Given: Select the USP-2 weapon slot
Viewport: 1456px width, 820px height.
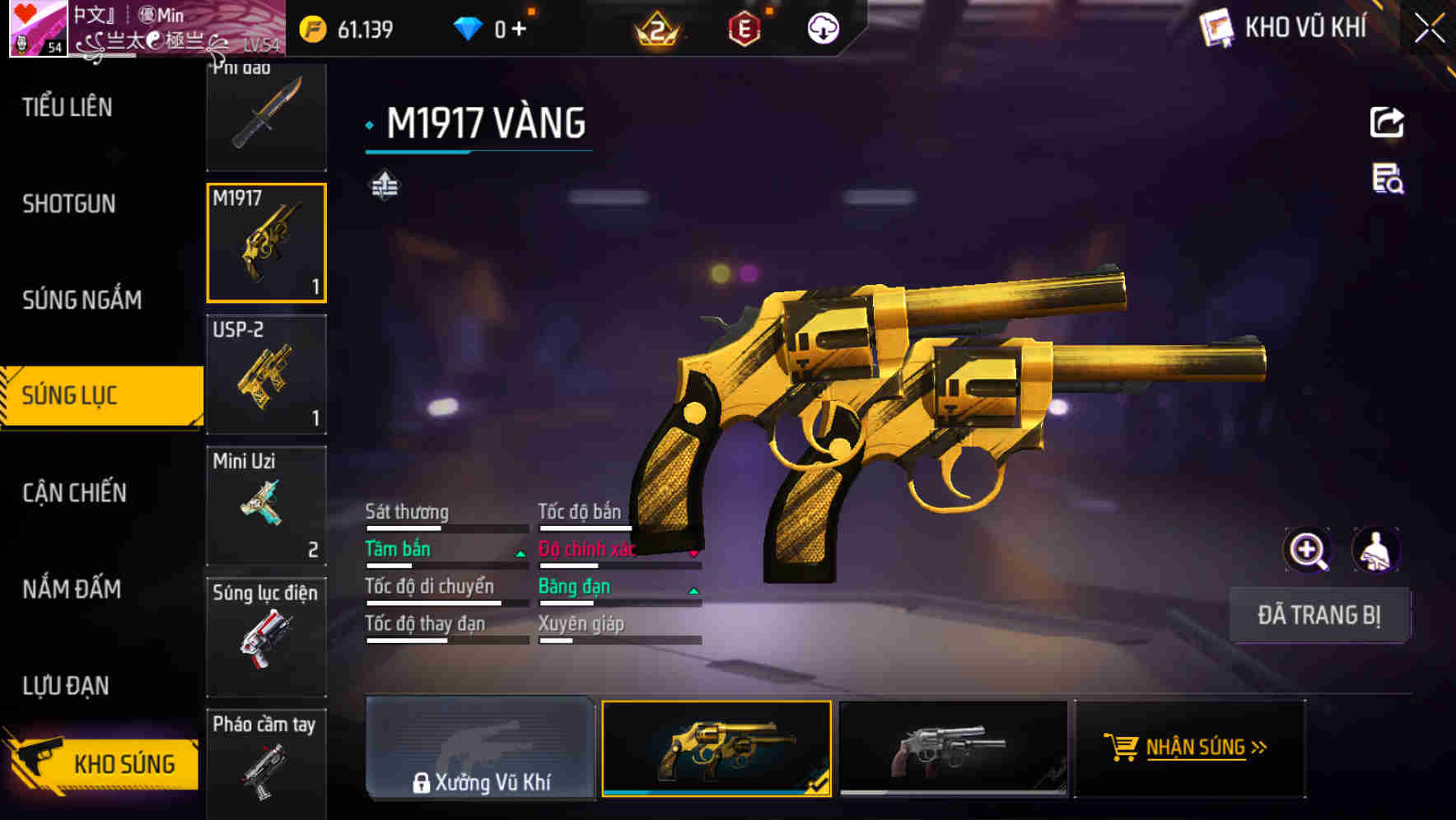Looking at the screenshot, I should pyautogui.click(x=266, y=375).
